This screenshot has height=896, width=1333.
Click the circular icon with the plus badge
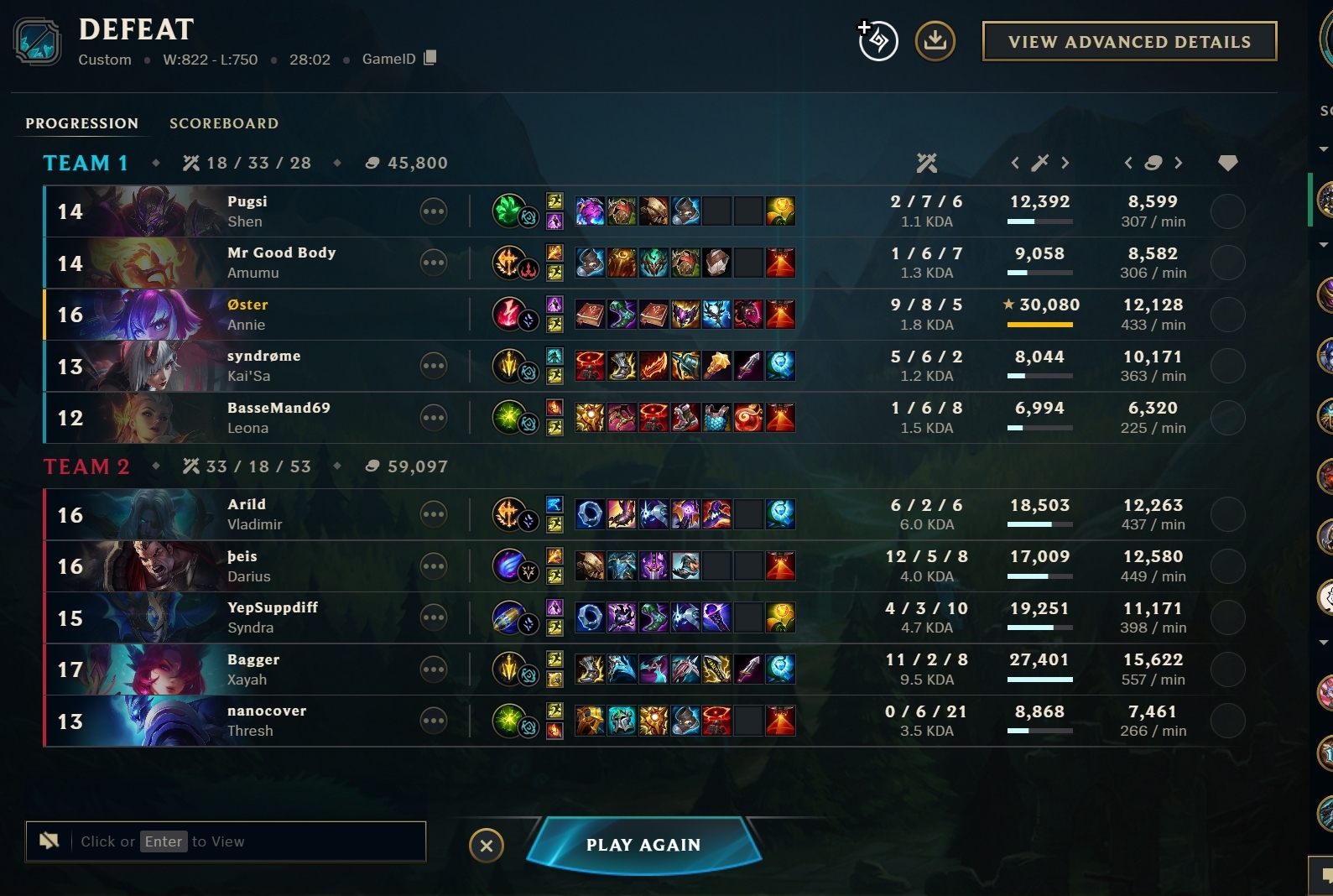pyautogui.click(x=877, y=41)
